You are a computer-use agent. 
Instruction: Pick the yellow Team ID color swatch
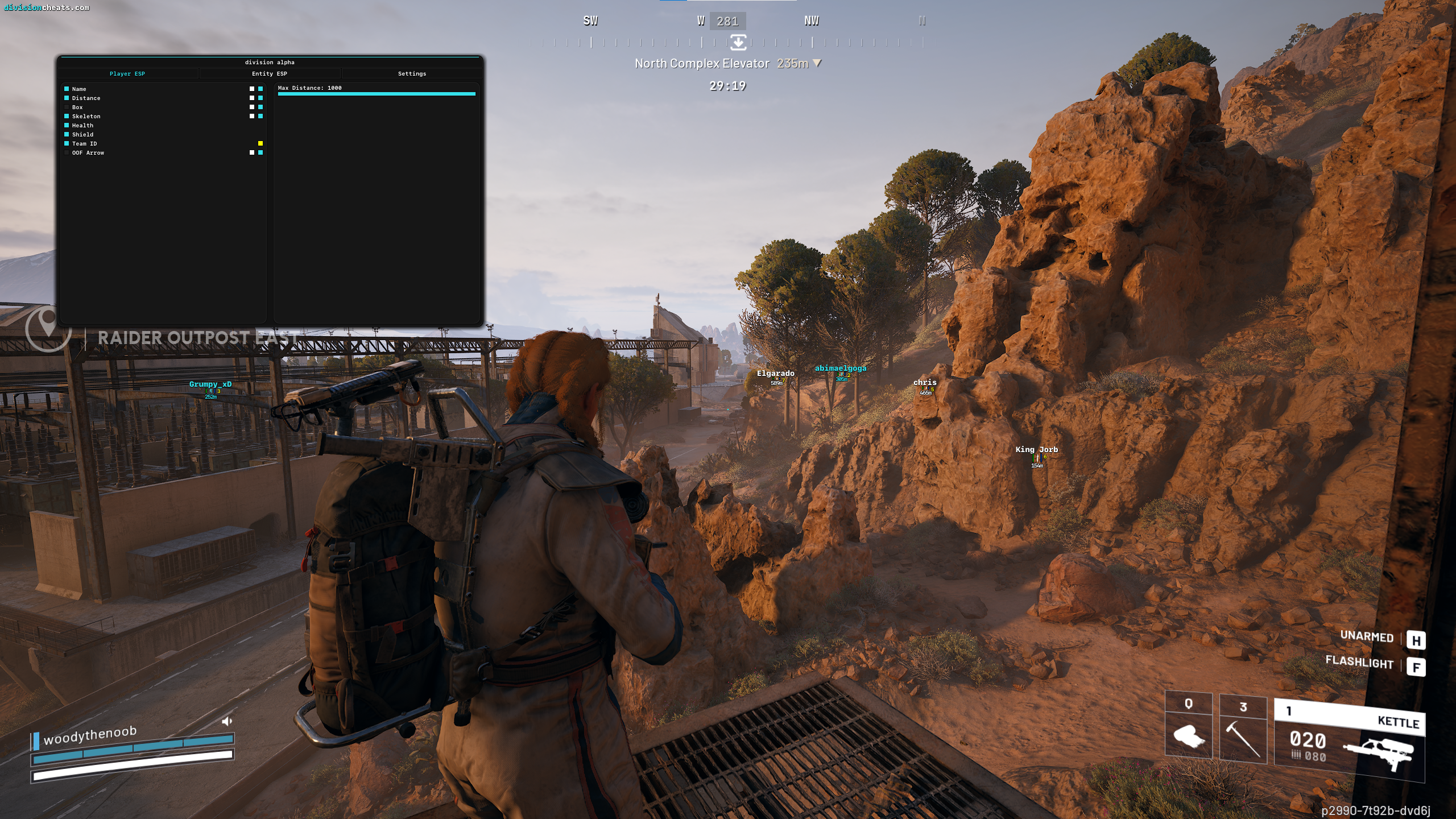260,144
